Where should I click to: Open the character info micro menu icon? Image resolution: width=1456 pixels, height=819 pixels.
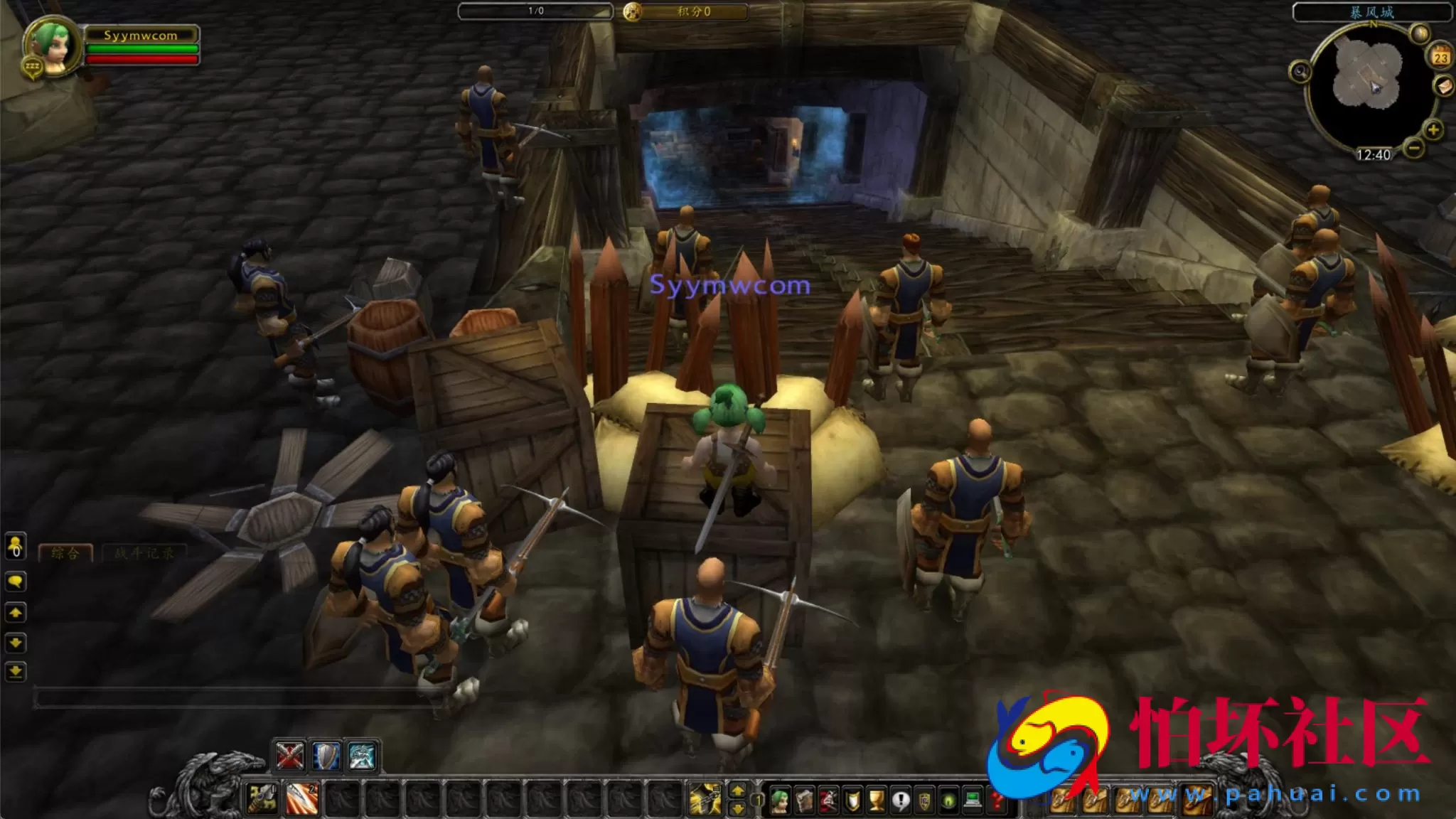click(781, 801)
